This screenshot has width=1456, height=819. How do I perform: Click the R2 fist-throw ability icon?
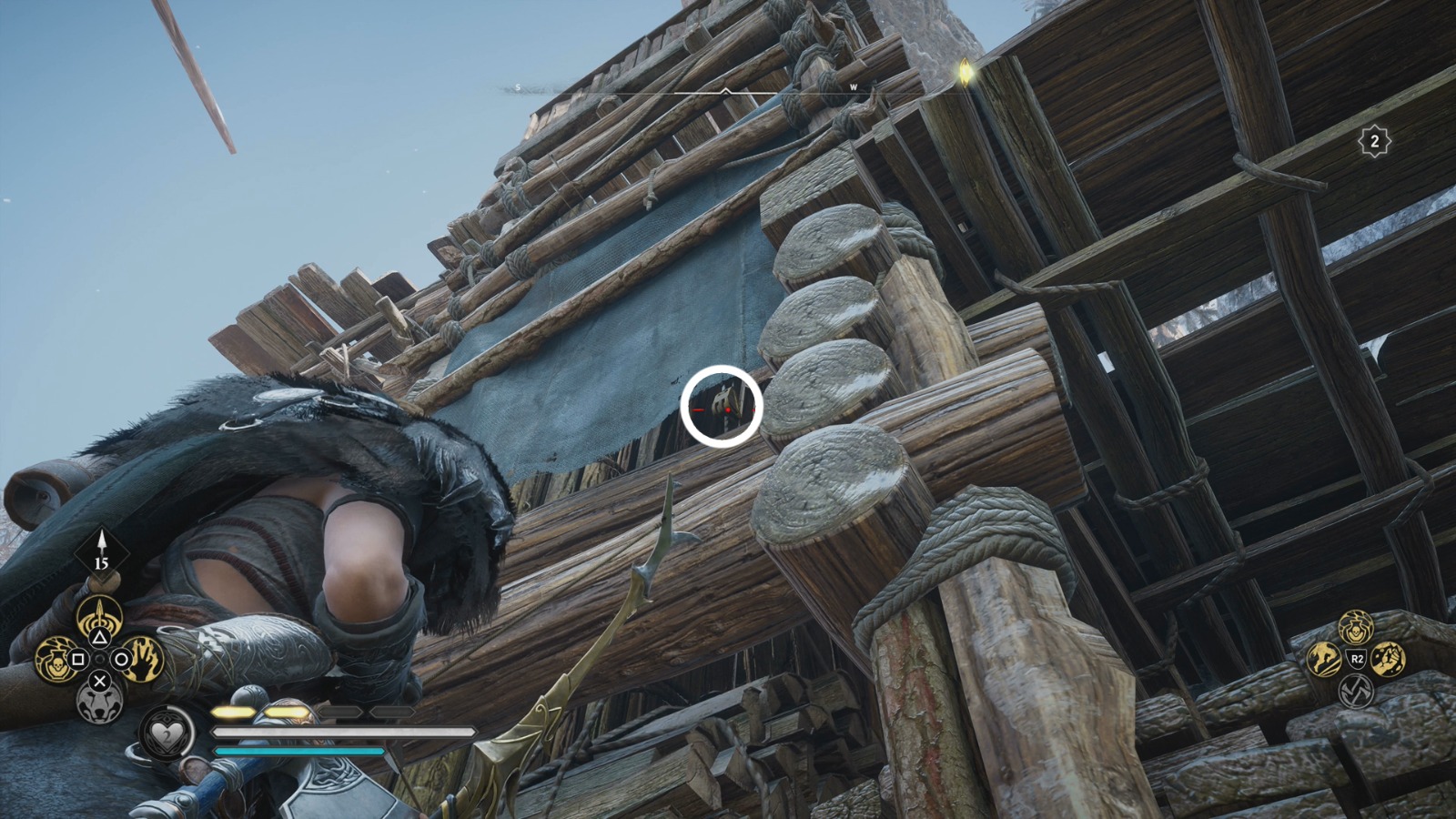[x=1388, y=660]
